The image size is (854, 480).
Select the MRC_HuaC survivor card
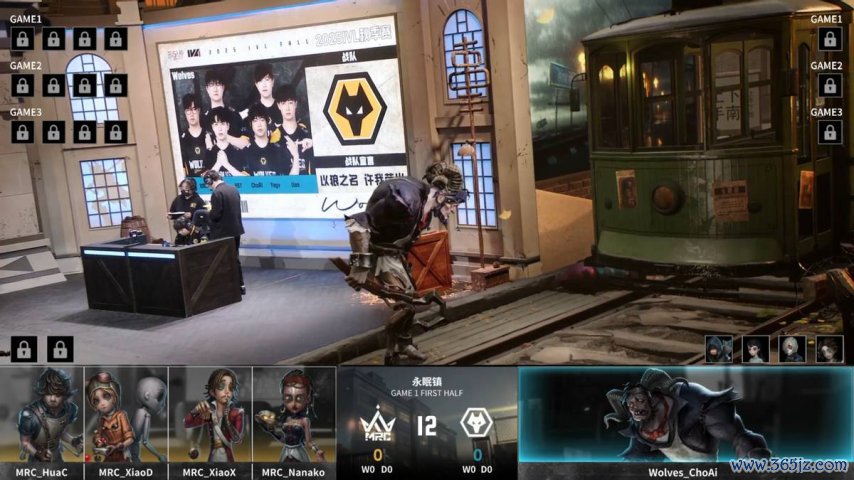tap(42, 419)
